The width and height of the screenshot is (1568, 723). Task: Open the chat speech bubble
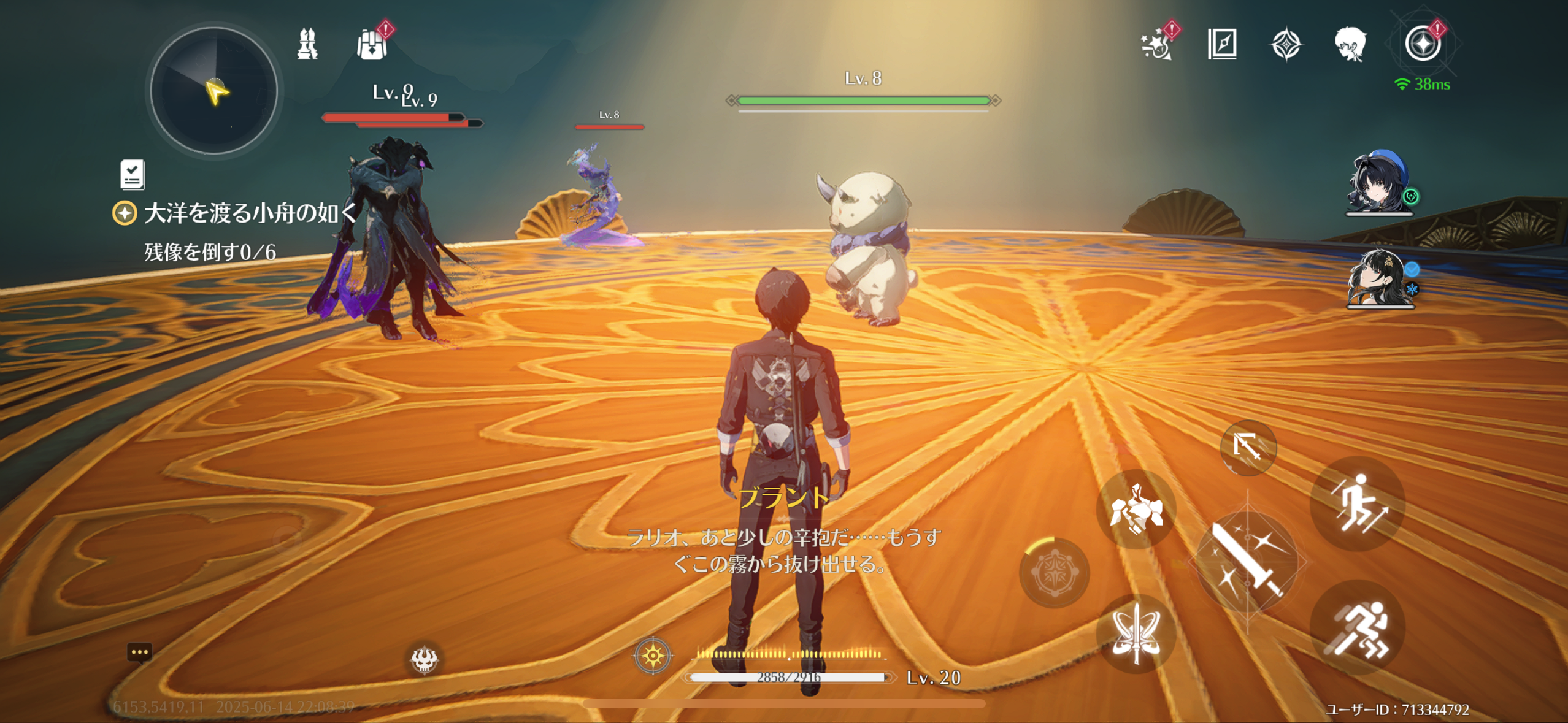139,652
